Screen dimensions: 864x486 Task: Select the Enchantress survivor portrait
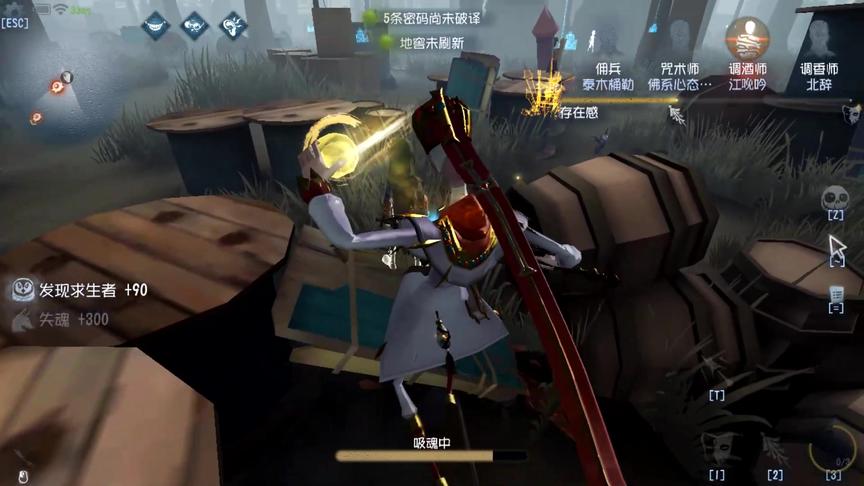(679, 41)
